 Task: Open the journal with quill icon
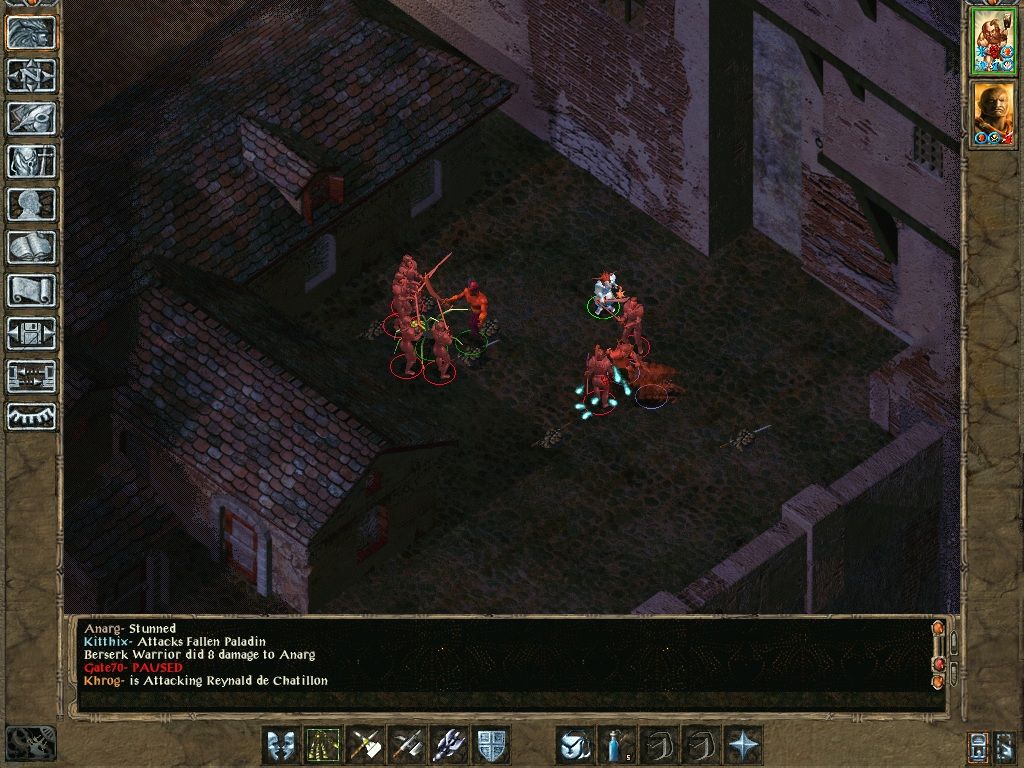click(31, 118)
